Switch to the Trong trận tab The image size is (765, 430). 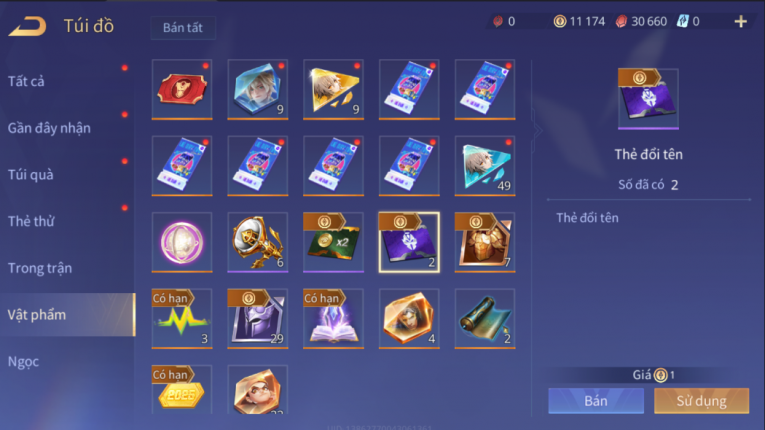40,268
